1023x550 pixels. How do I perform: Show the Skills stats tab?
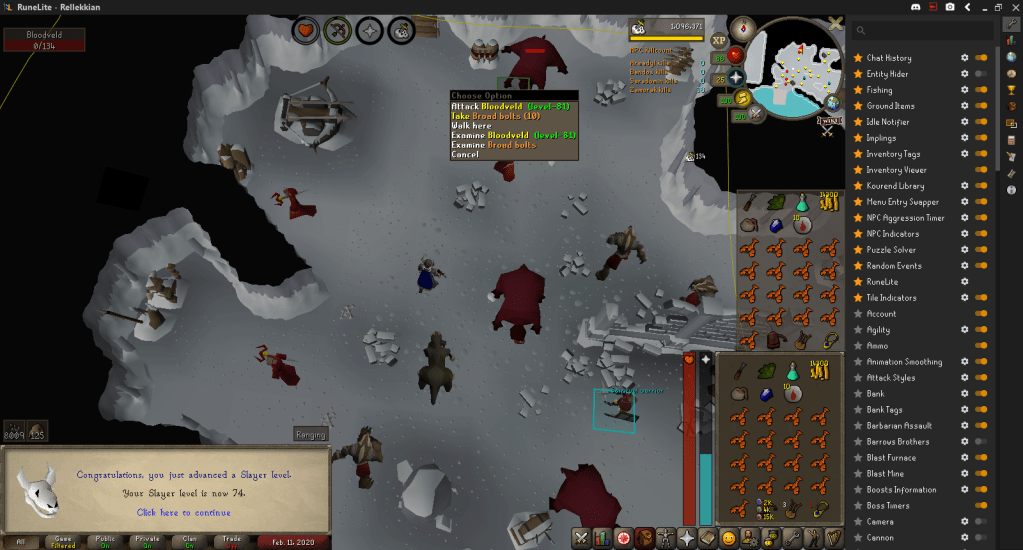(601, 538)
